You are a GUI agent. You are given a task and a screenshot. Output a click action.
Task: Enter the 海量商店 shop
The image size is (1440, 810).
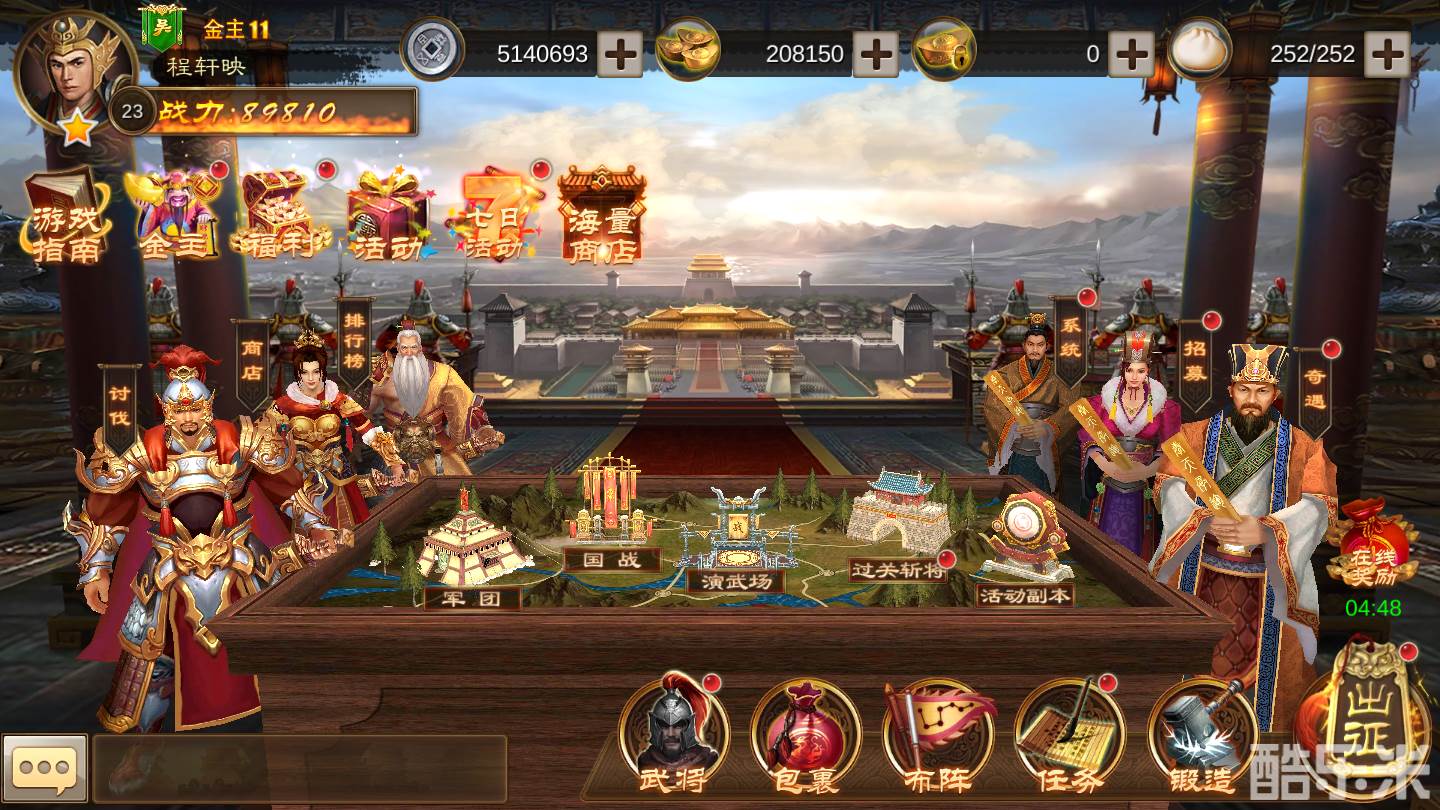point(601,217)
